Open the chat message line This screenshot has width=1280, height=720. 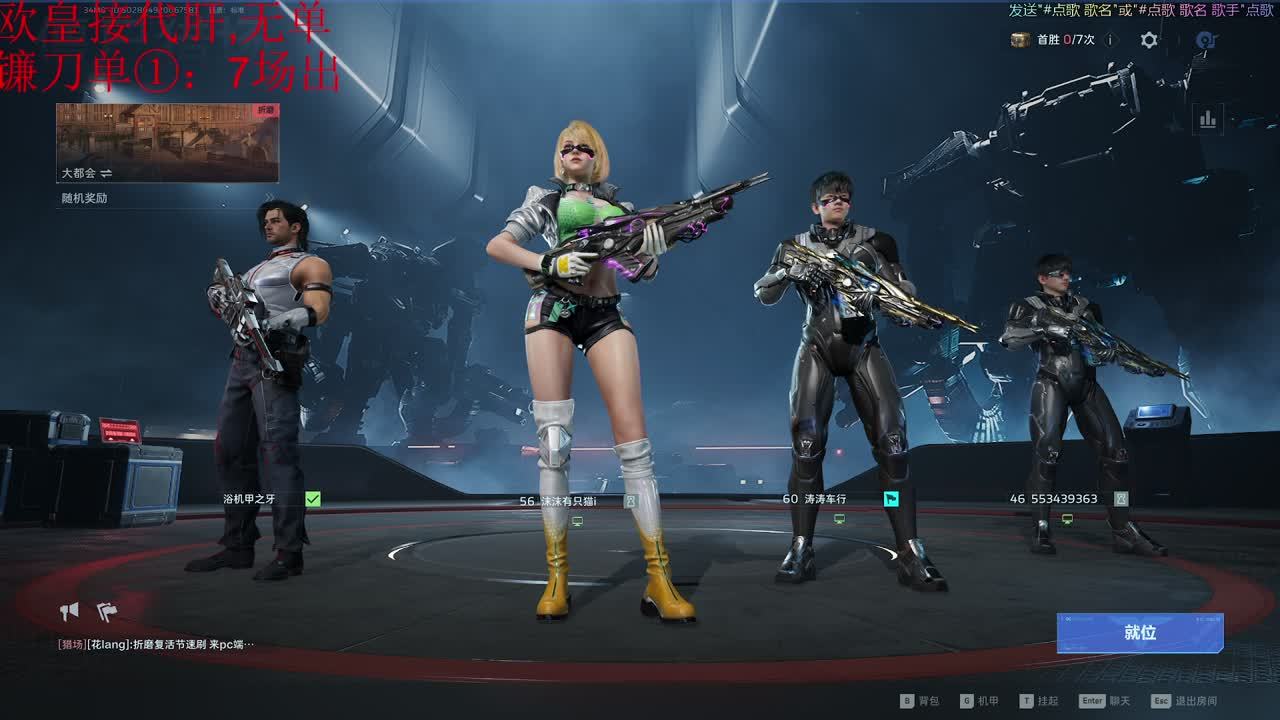coord(157,645)
